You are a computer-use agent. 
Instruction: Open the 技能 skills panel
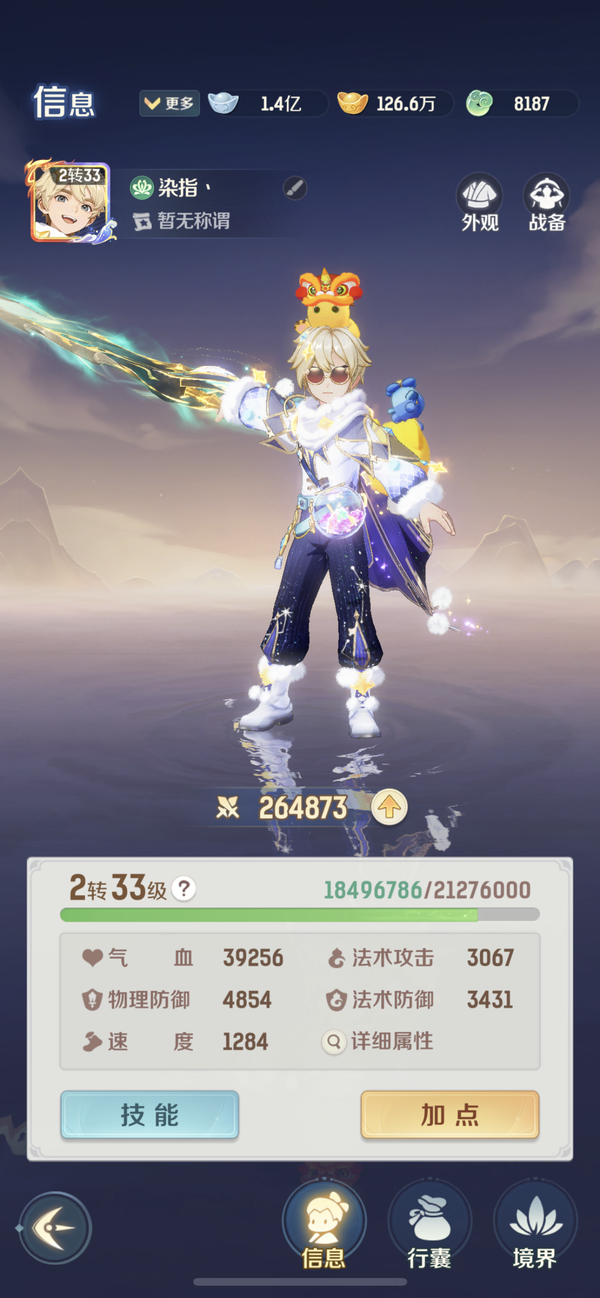pyautogui.click(x=150, y=1115)
